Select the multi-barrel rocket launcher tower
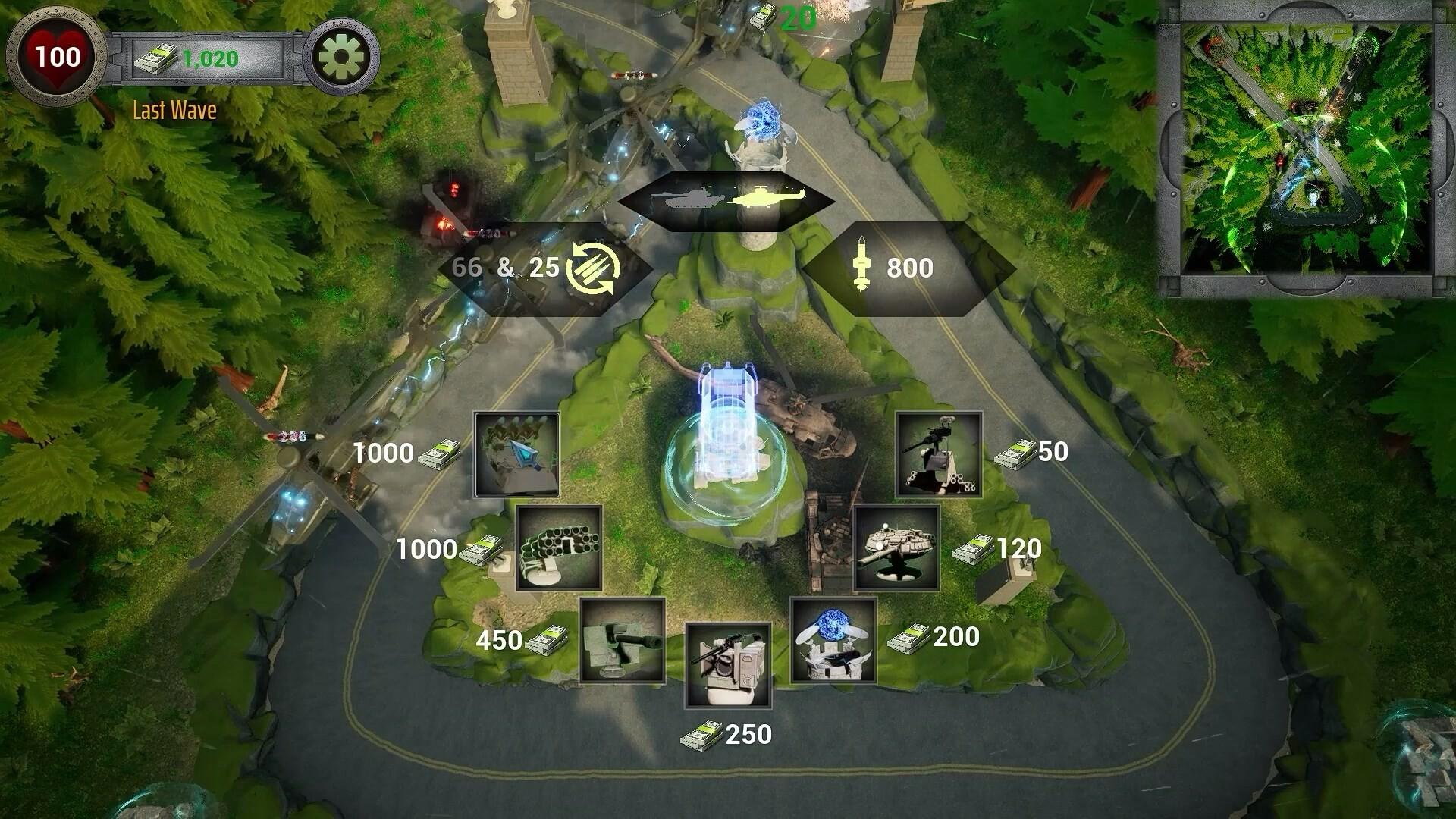This screenshot has width=1456, height=819. pos(559,548)
